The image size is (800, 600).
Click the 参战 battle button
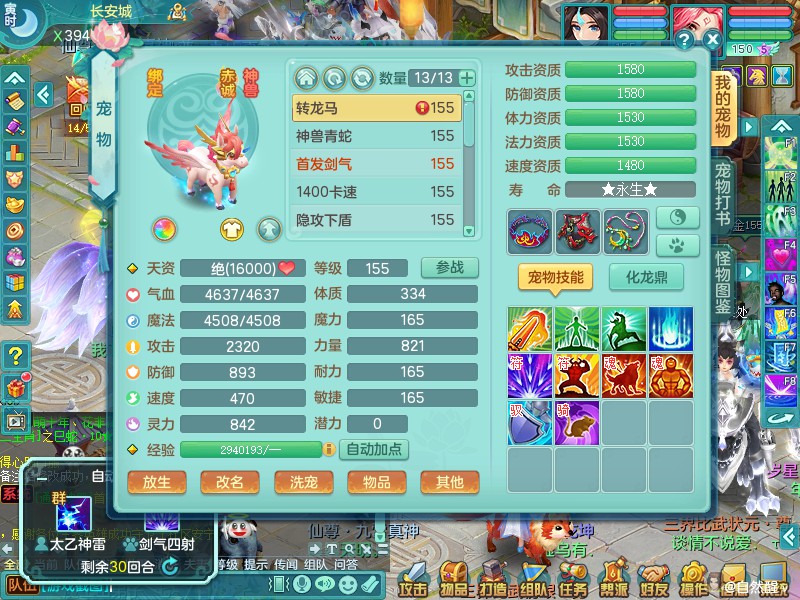point(449,268)
